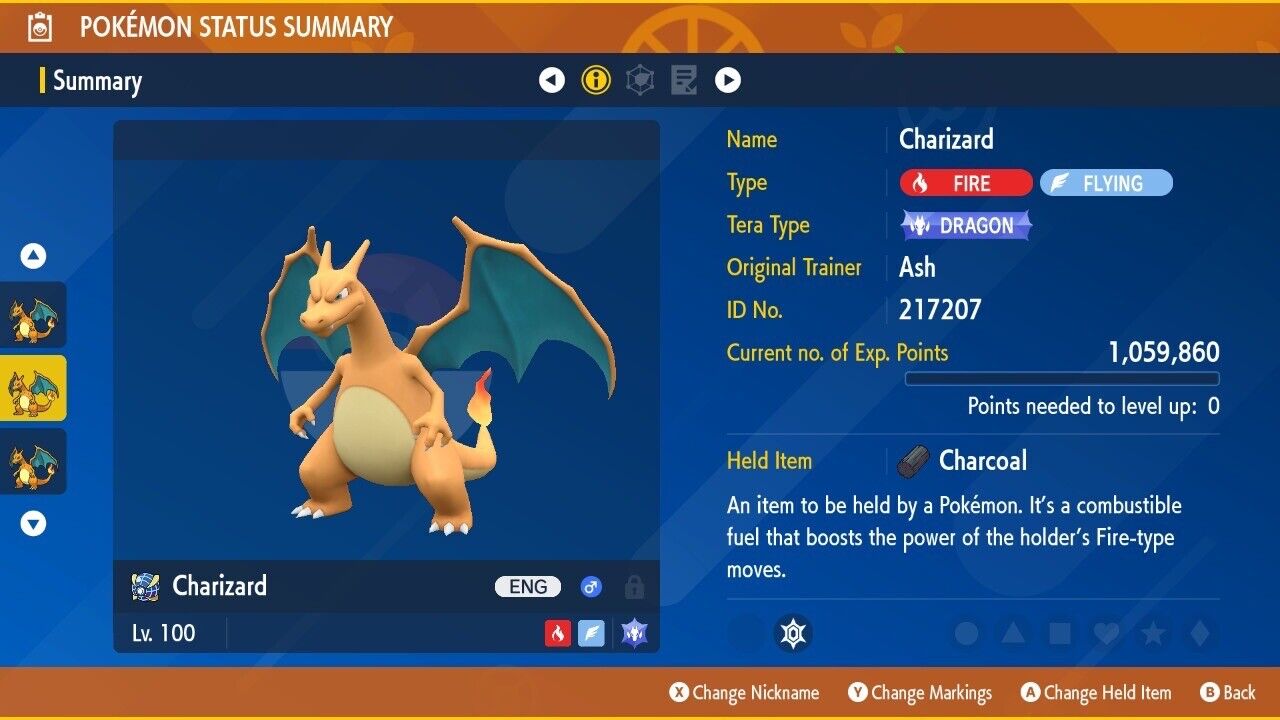Click the white mark emblem below the description
The image size is (1280, 720).
click(x=793, y=633)
